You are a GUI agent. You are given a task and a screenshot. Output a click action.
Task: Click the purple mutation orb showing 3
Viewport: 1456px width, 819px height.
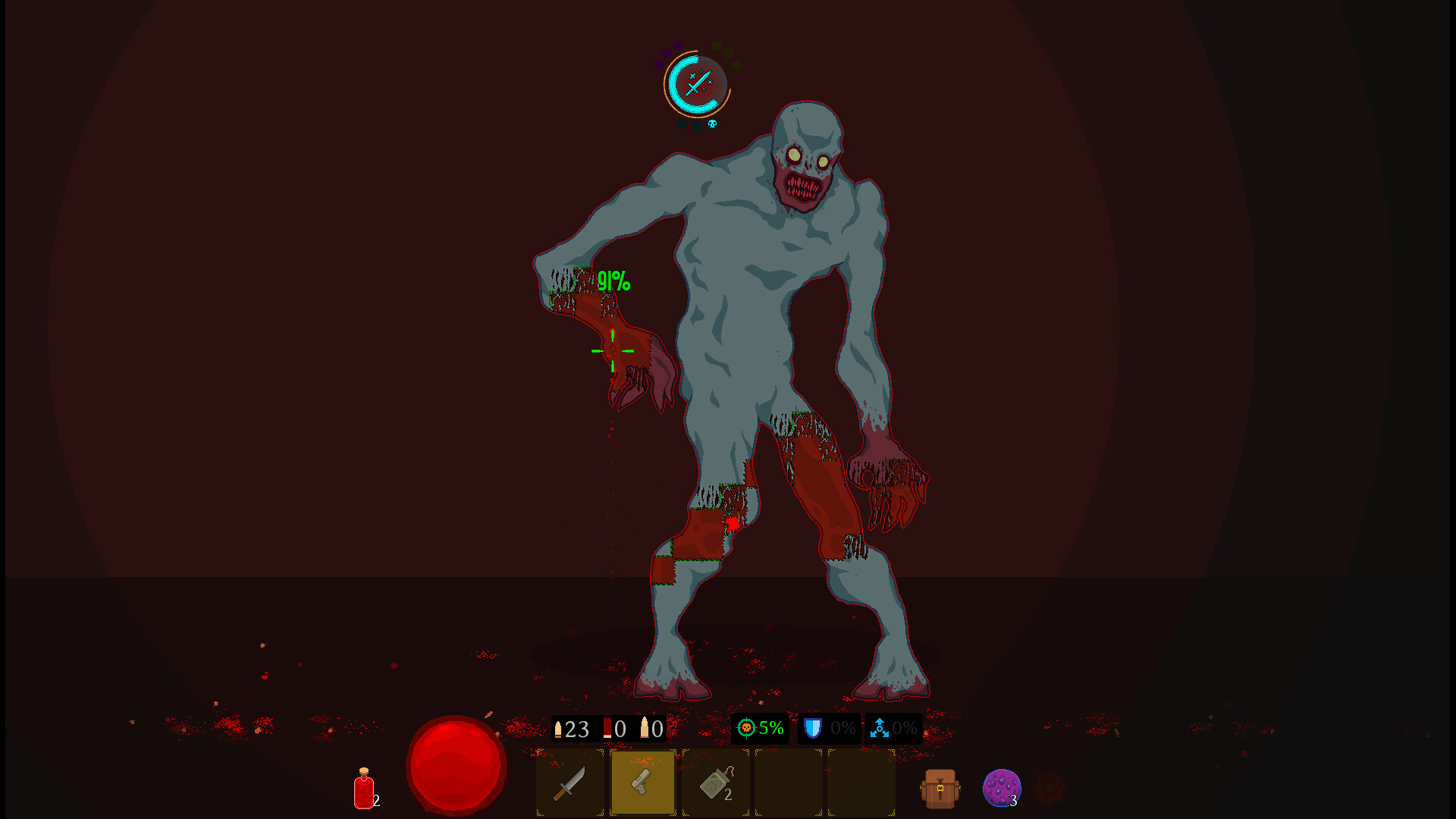pyautogui.click(x=1003, y=789)
